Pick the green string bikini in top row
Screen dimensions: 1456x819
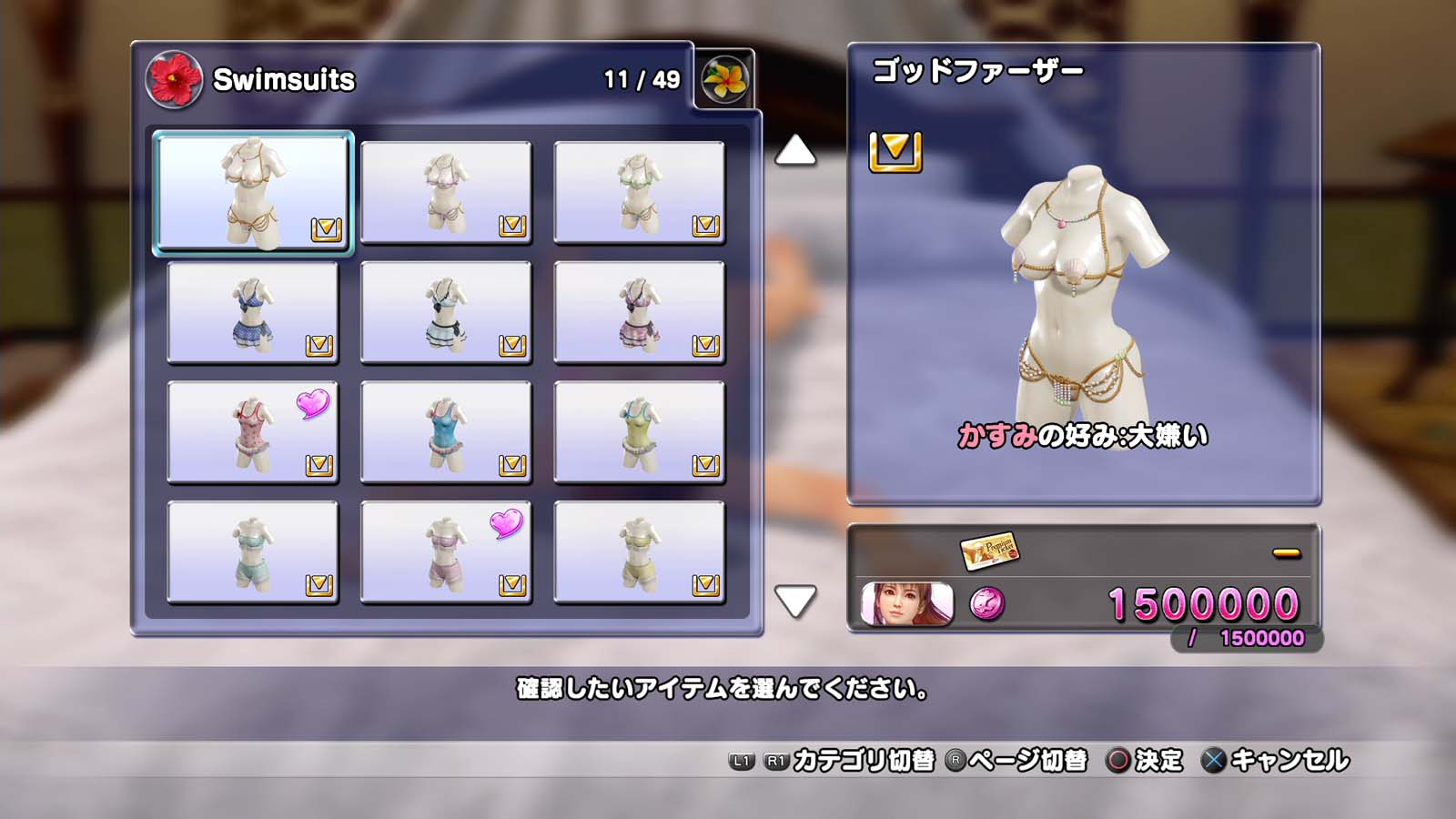639,193
